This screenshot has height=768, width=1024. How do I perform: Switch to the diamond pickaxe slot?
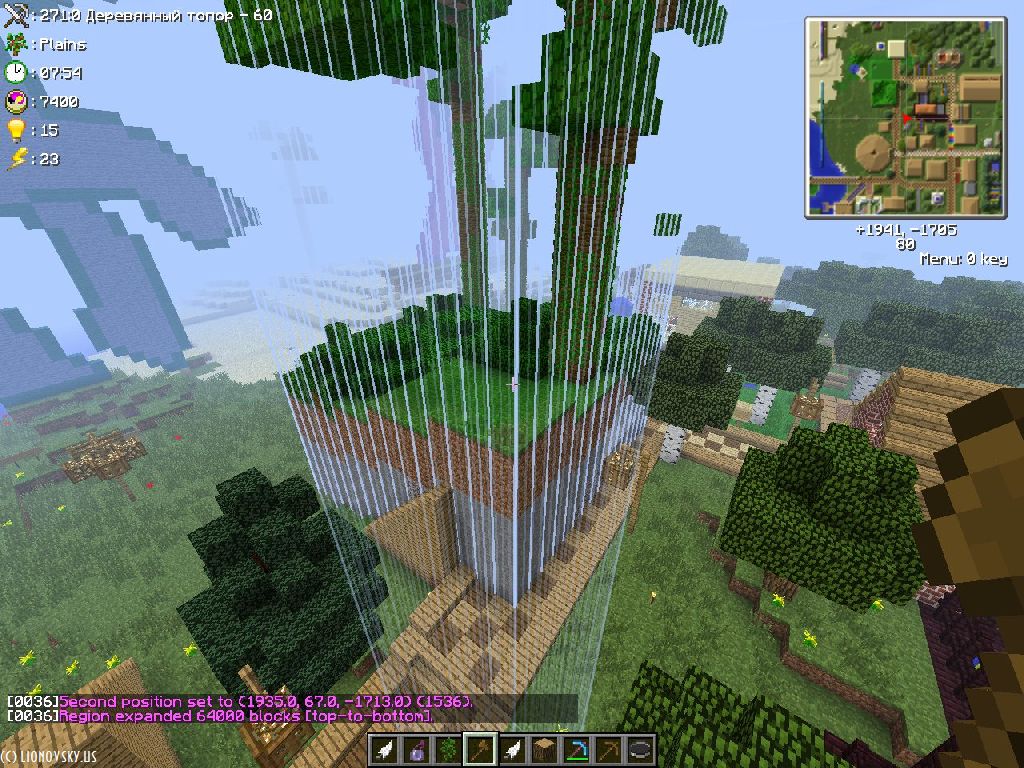click(577, 750)
